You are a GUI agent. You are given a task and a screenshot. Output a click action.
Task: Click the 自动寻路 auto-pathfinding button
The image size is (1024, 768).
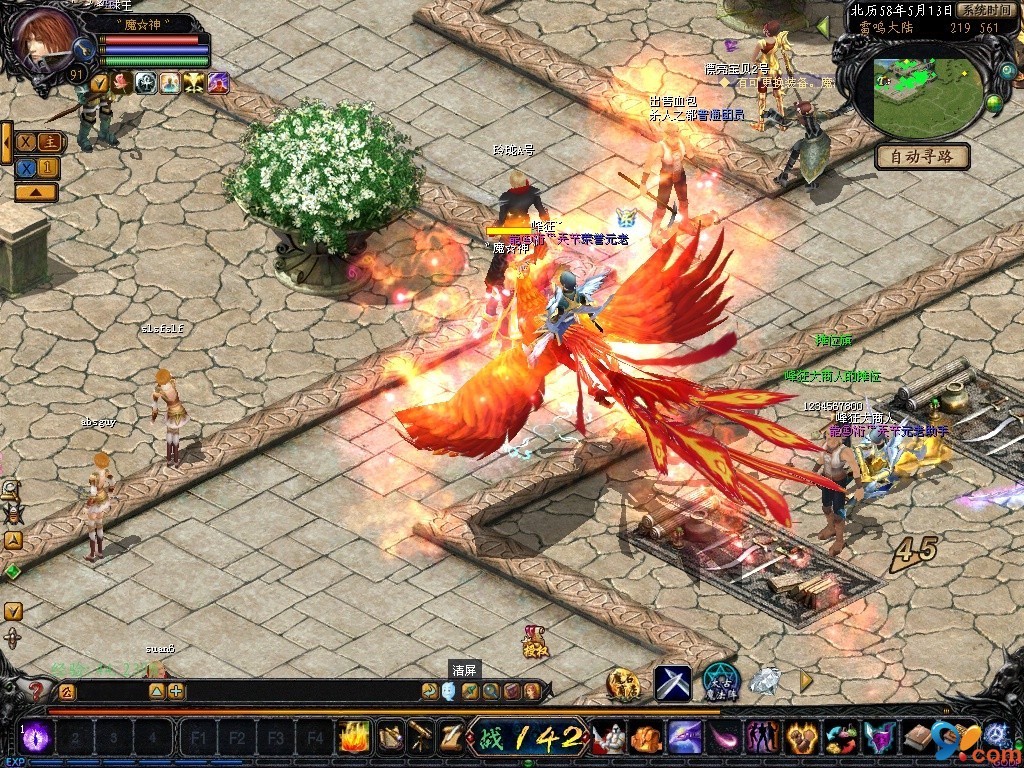pos(922,156)
